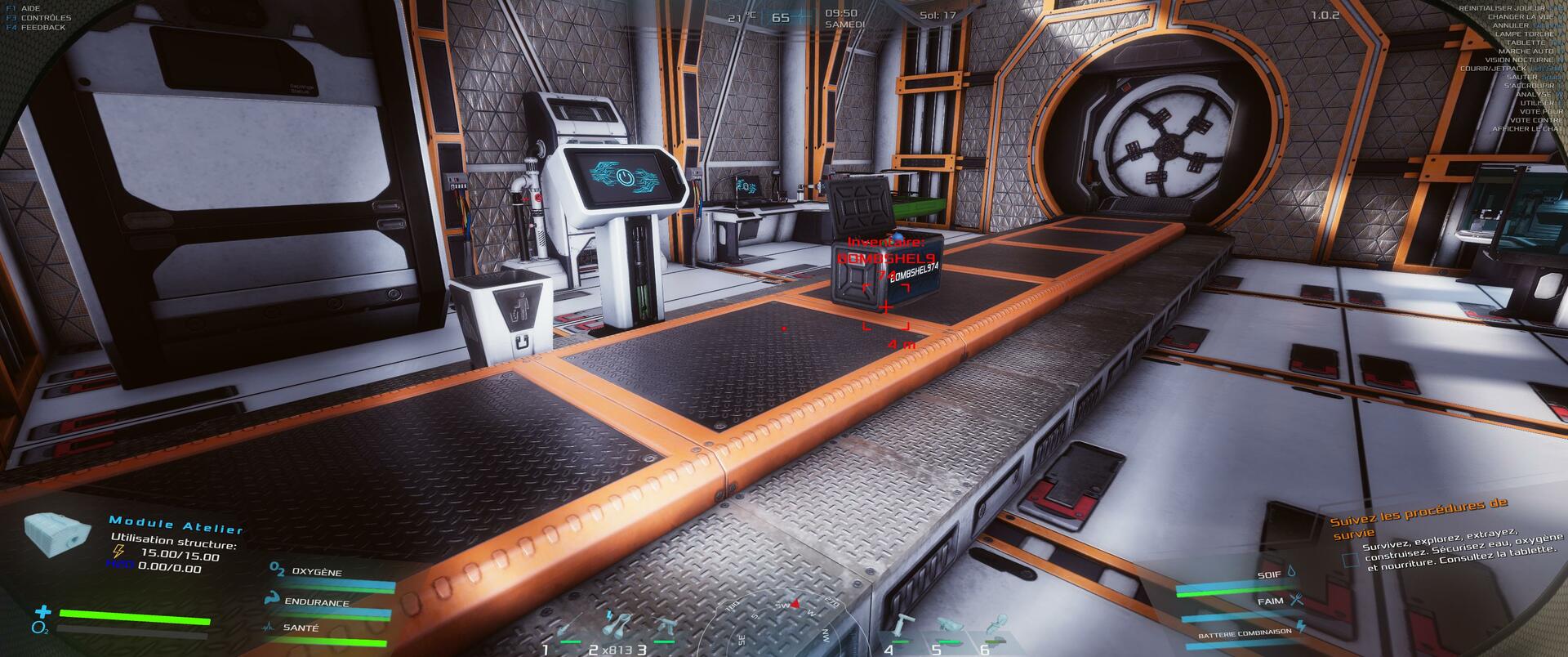Tick the survival objective checkbox
The image size is (1568, 657).
(1351, 561)
